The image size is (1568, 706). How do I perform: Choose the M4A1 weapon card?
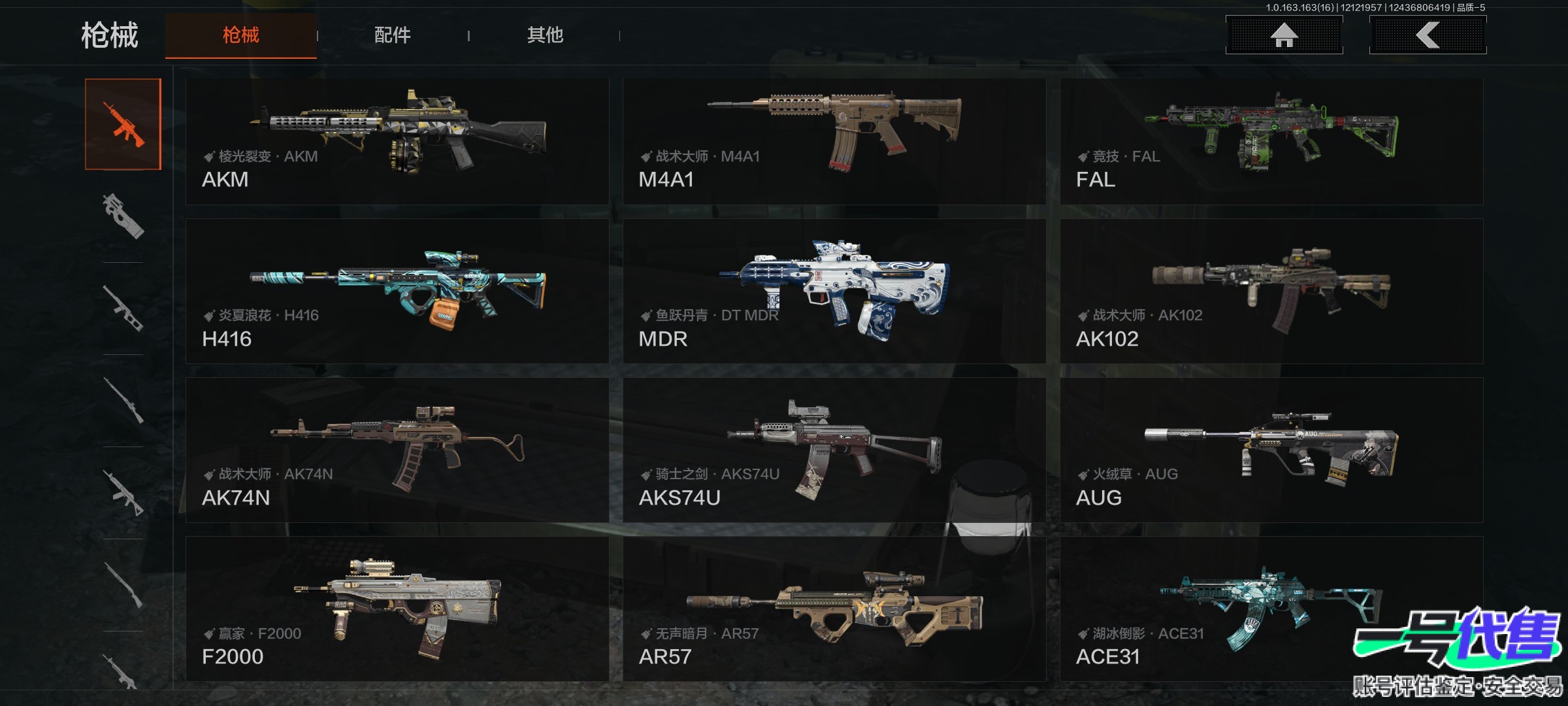834,142
